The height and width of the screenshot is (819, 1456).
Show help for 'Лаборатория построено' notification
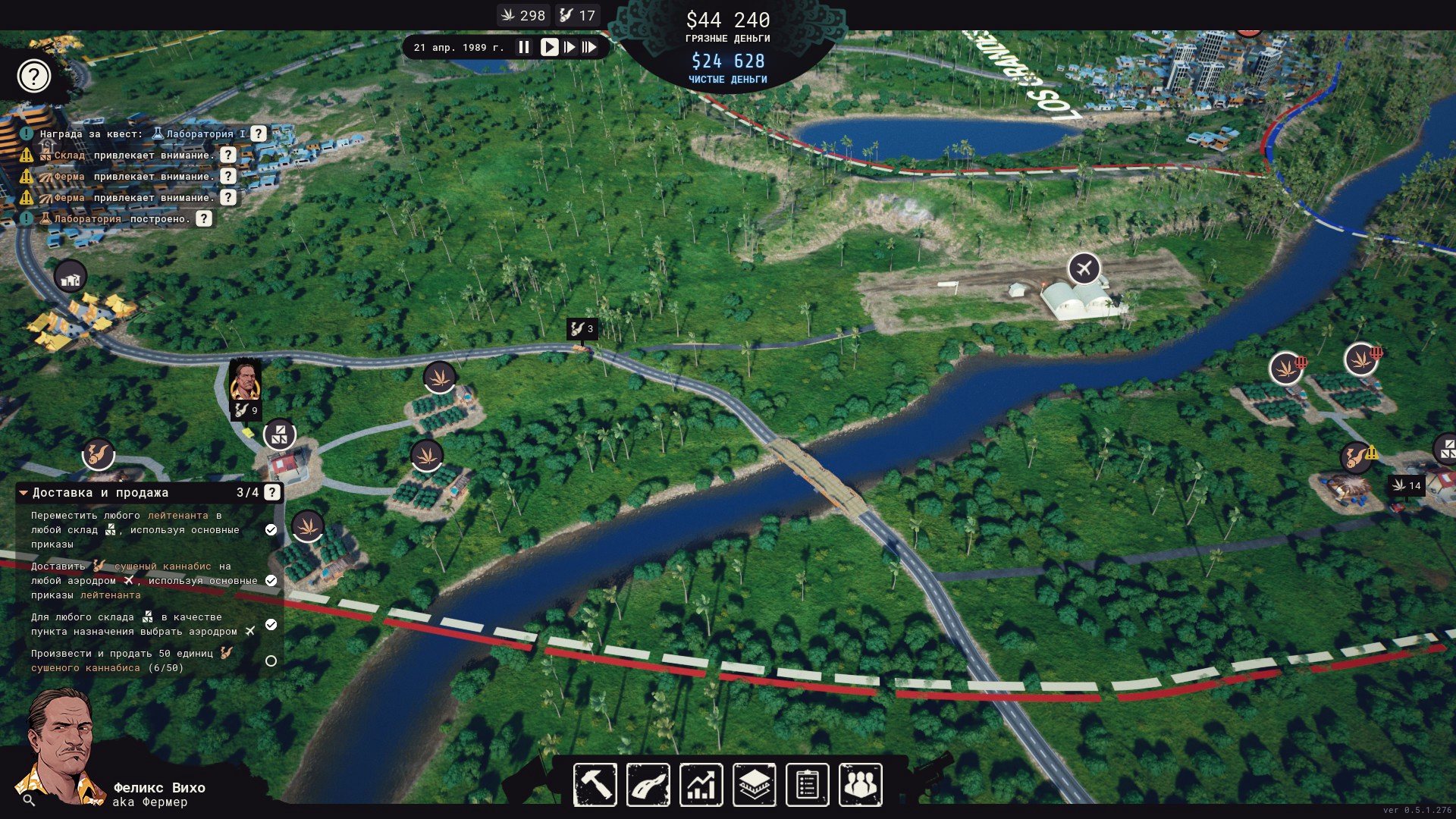(204, 219)
